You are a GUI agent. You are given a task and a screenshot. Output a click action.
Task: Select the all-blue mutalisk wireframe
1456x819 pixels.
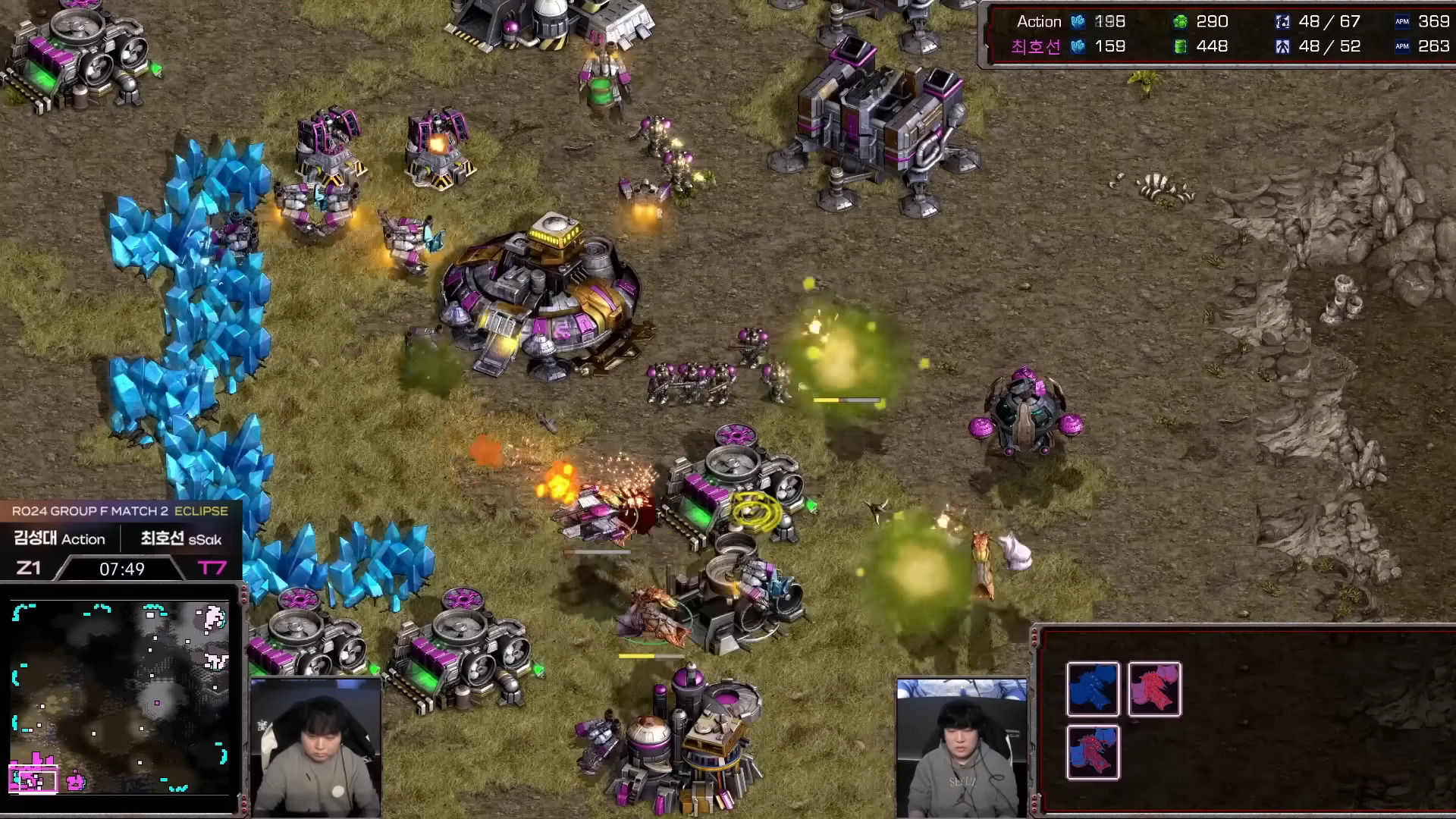(x=1093, y=689)
